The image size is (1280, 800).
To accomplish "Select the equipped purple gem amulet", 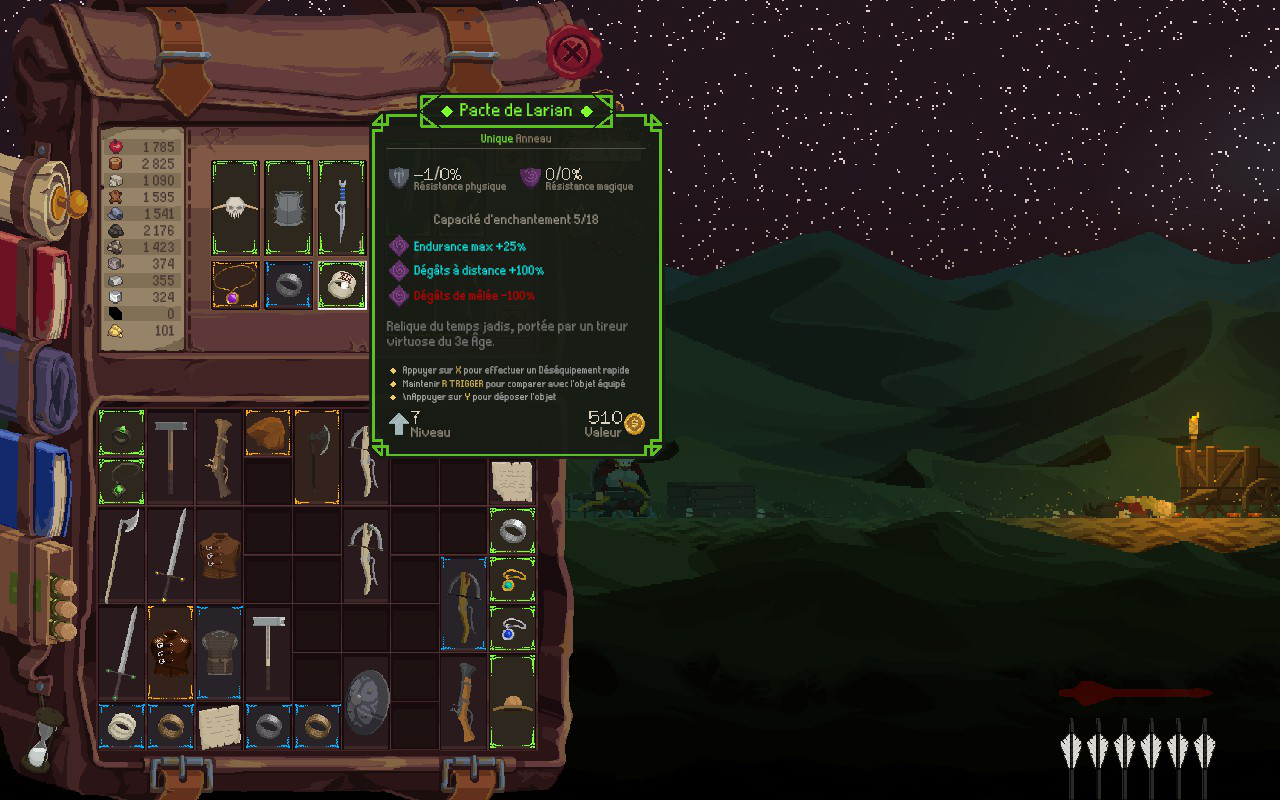I will 236,286.
